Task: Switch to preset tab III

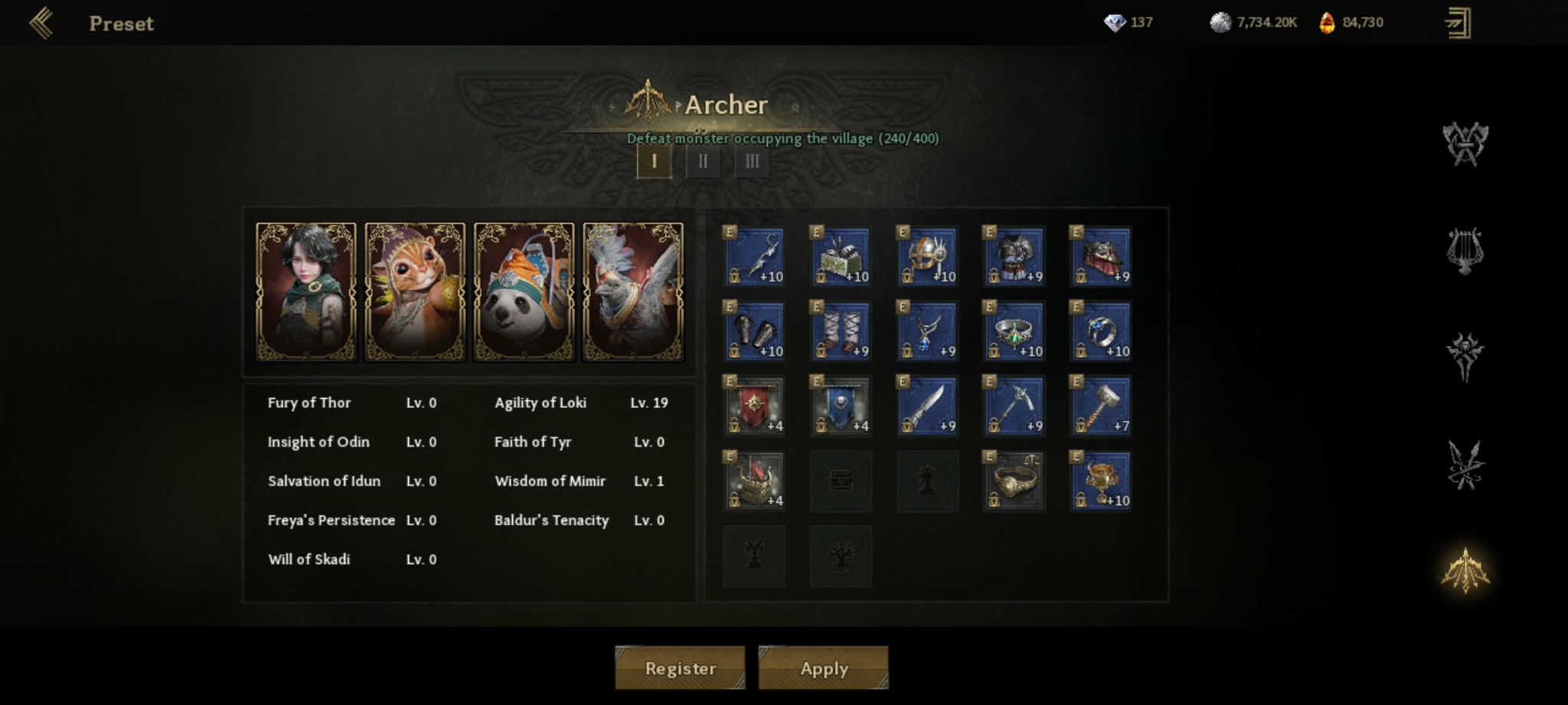Action: [x=752, y=162]
